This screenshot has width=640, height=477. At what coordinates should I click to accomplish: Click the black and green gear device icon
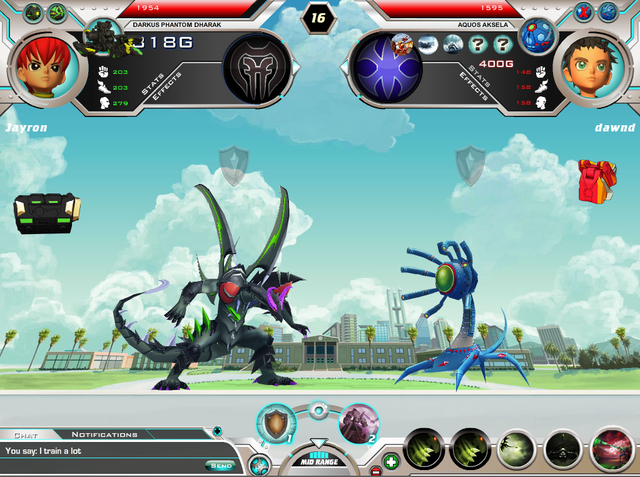[x=46, y=212]
